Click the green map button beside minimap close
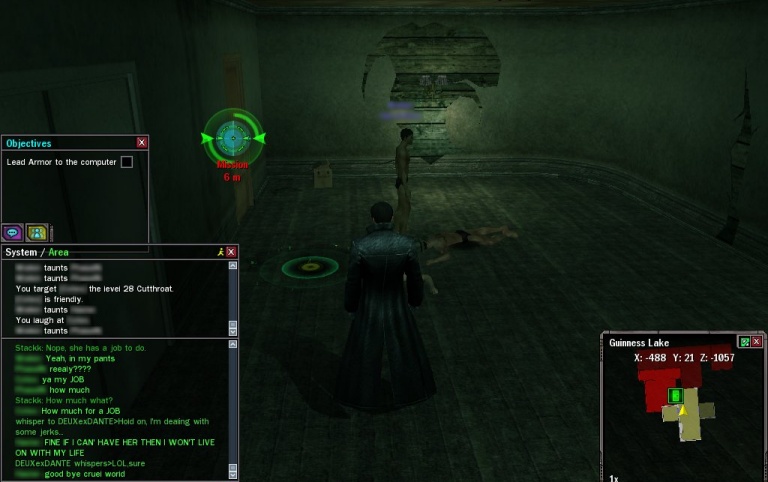Screen dimensions: 768x482 pyautogui.click(x=744, y=342)
